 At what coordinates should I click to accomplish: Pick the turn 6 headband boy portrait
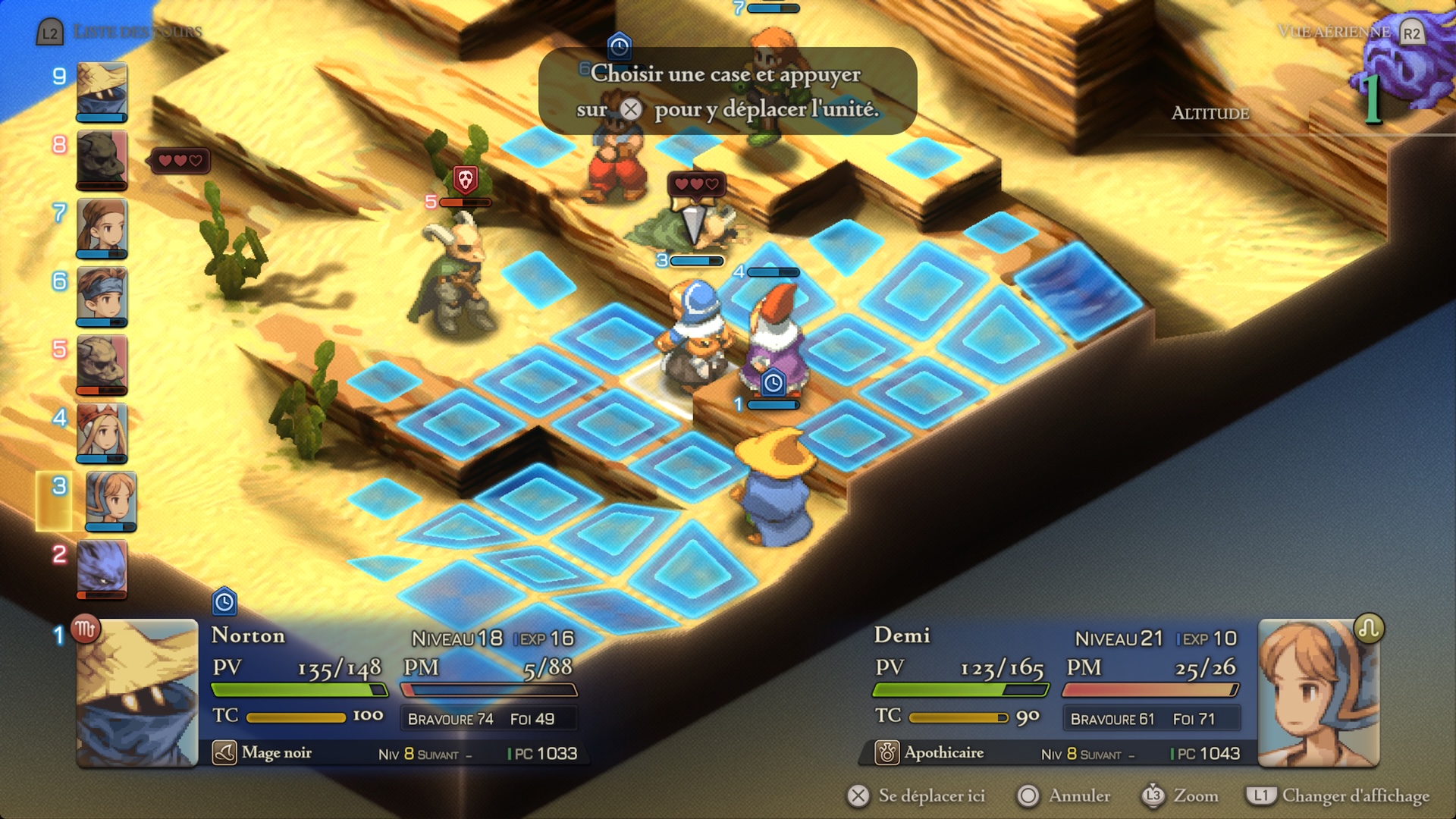102,296
